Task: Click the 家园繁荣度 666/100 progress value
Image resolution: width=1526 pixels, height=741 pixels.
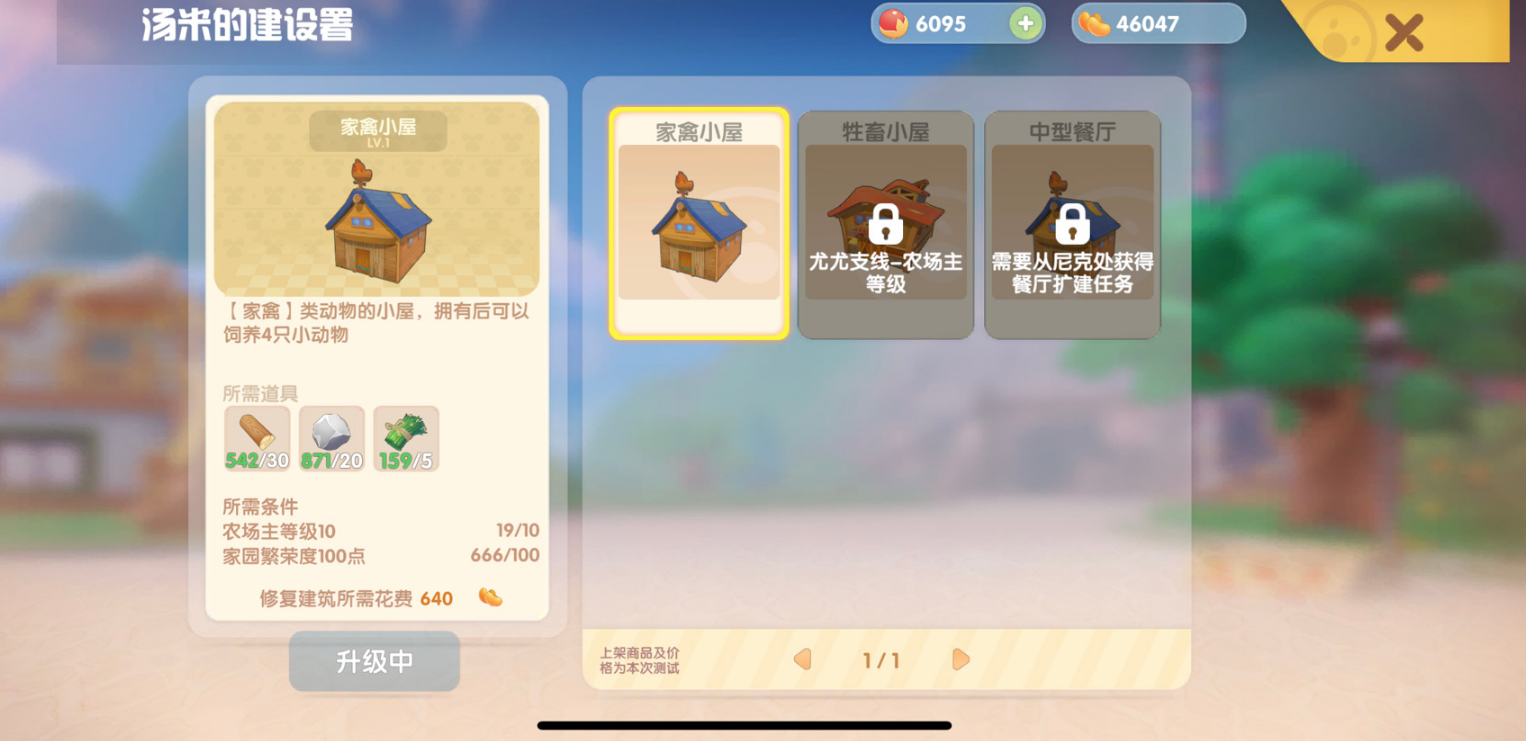Action: pos(503,552)
